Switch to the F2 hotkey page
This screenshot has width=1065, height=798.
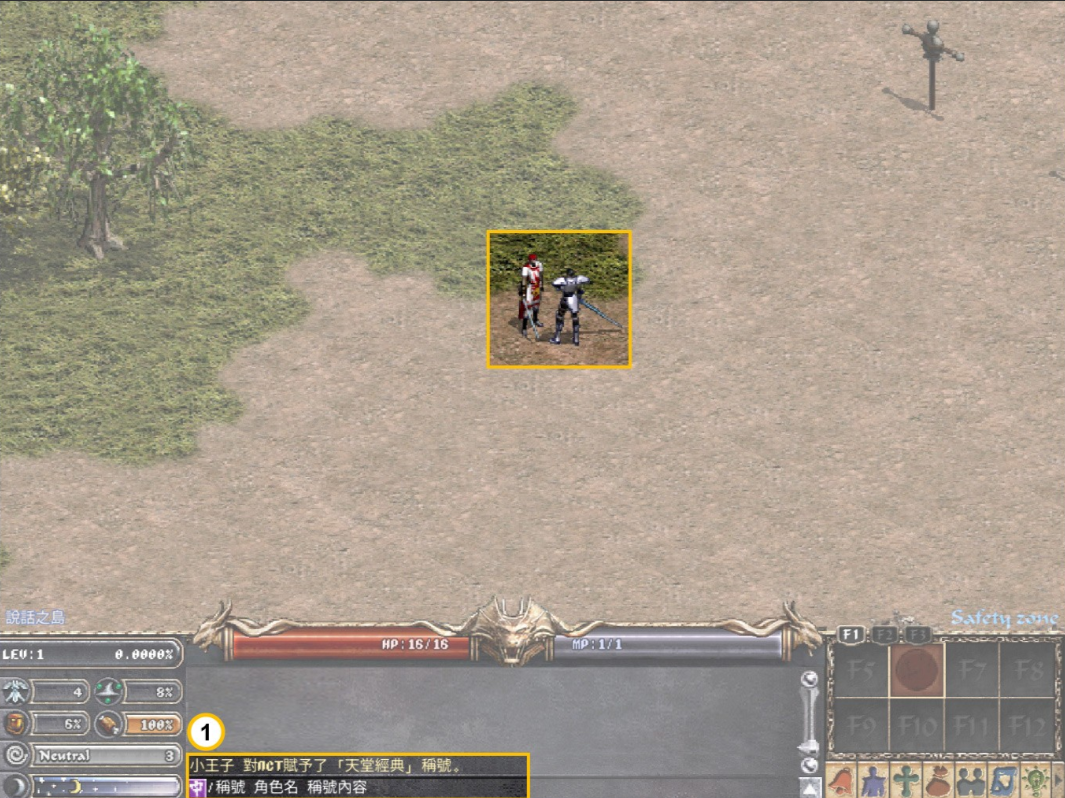click(885, 634)
